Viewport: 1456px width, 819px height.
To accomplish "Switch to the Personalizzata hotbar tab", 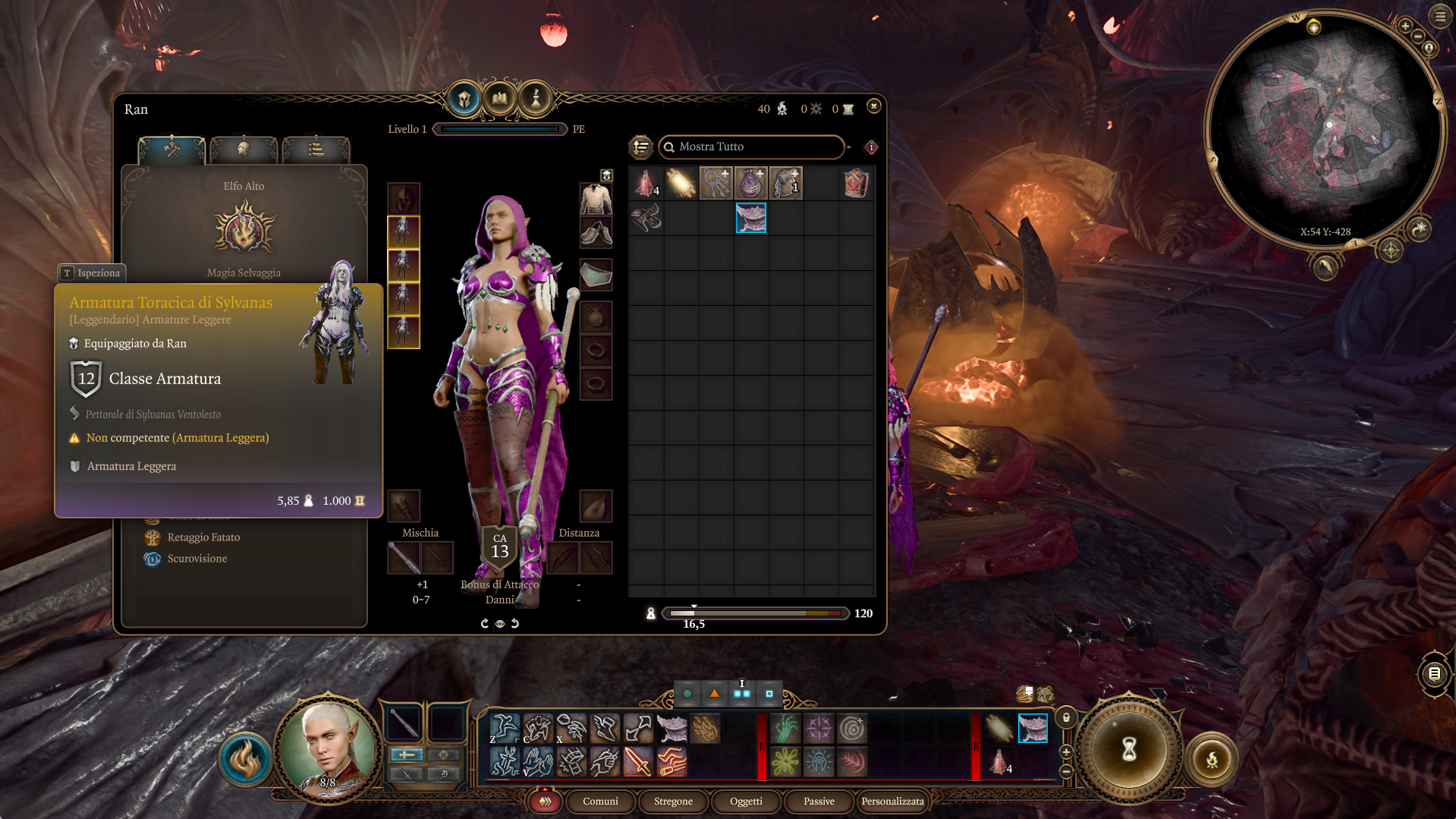I will tap(892, 801).
